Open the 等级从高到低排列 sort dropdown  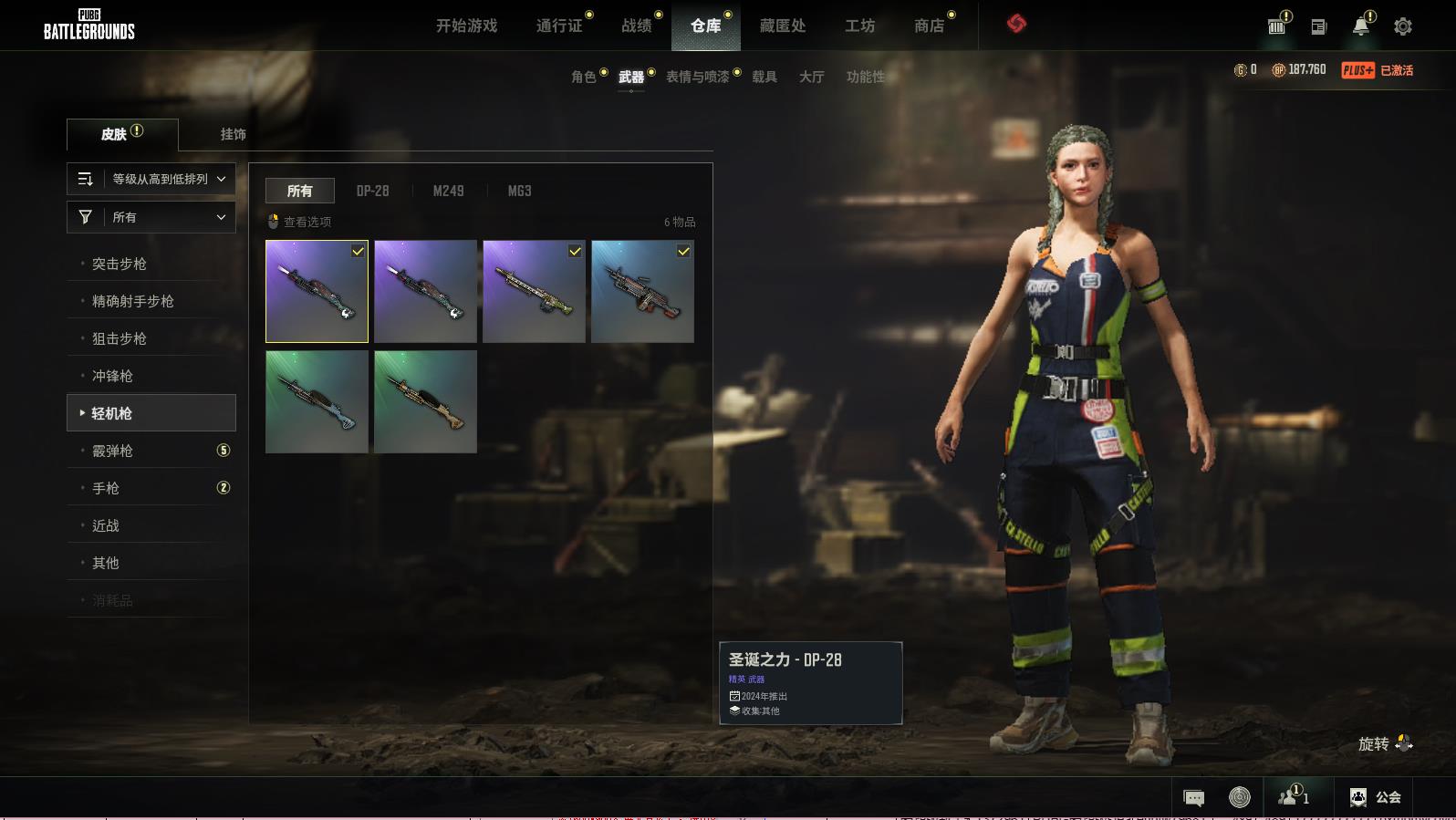151,179
